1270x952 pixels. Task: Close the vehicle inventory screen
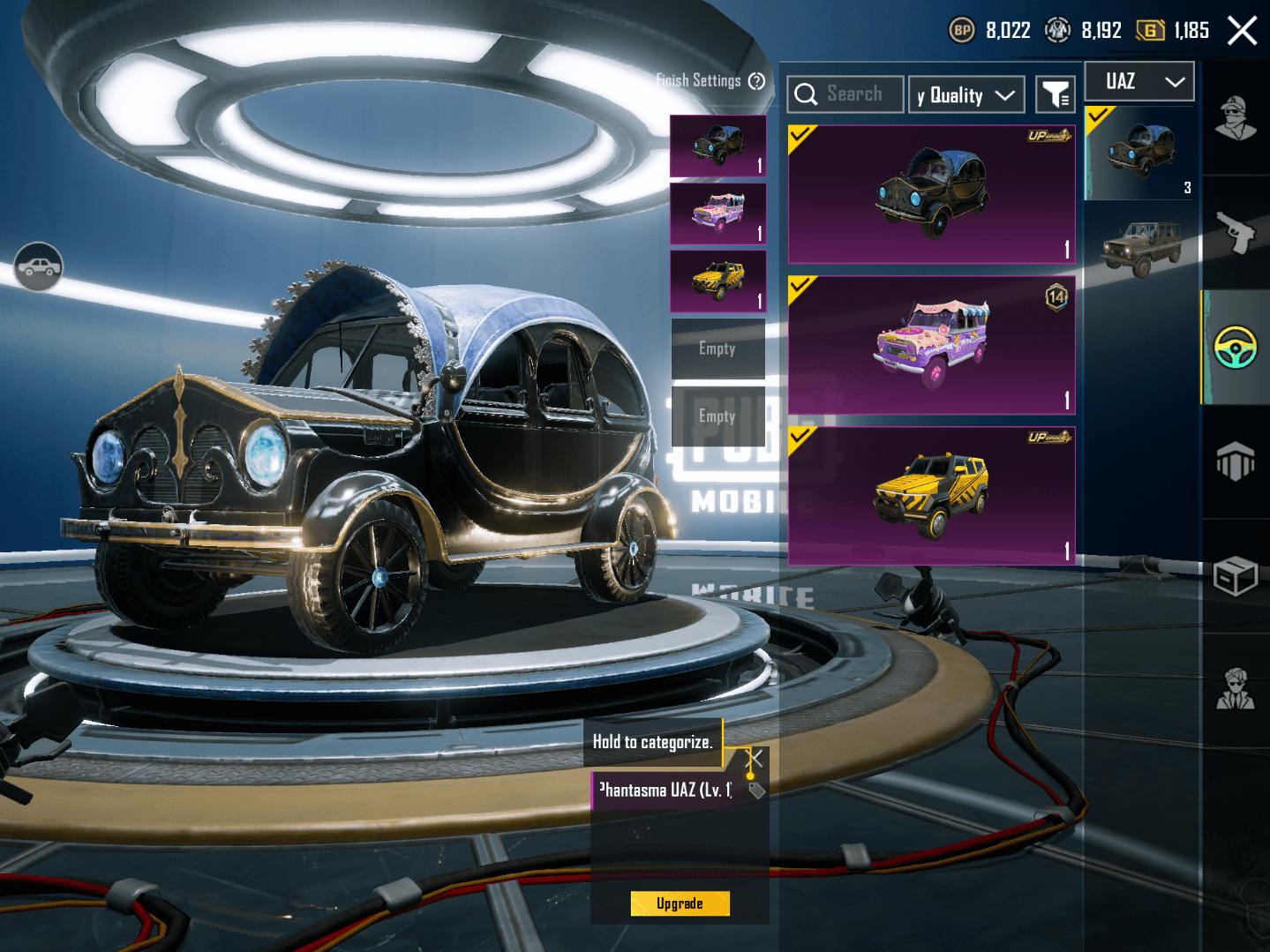coord(1242,31)
